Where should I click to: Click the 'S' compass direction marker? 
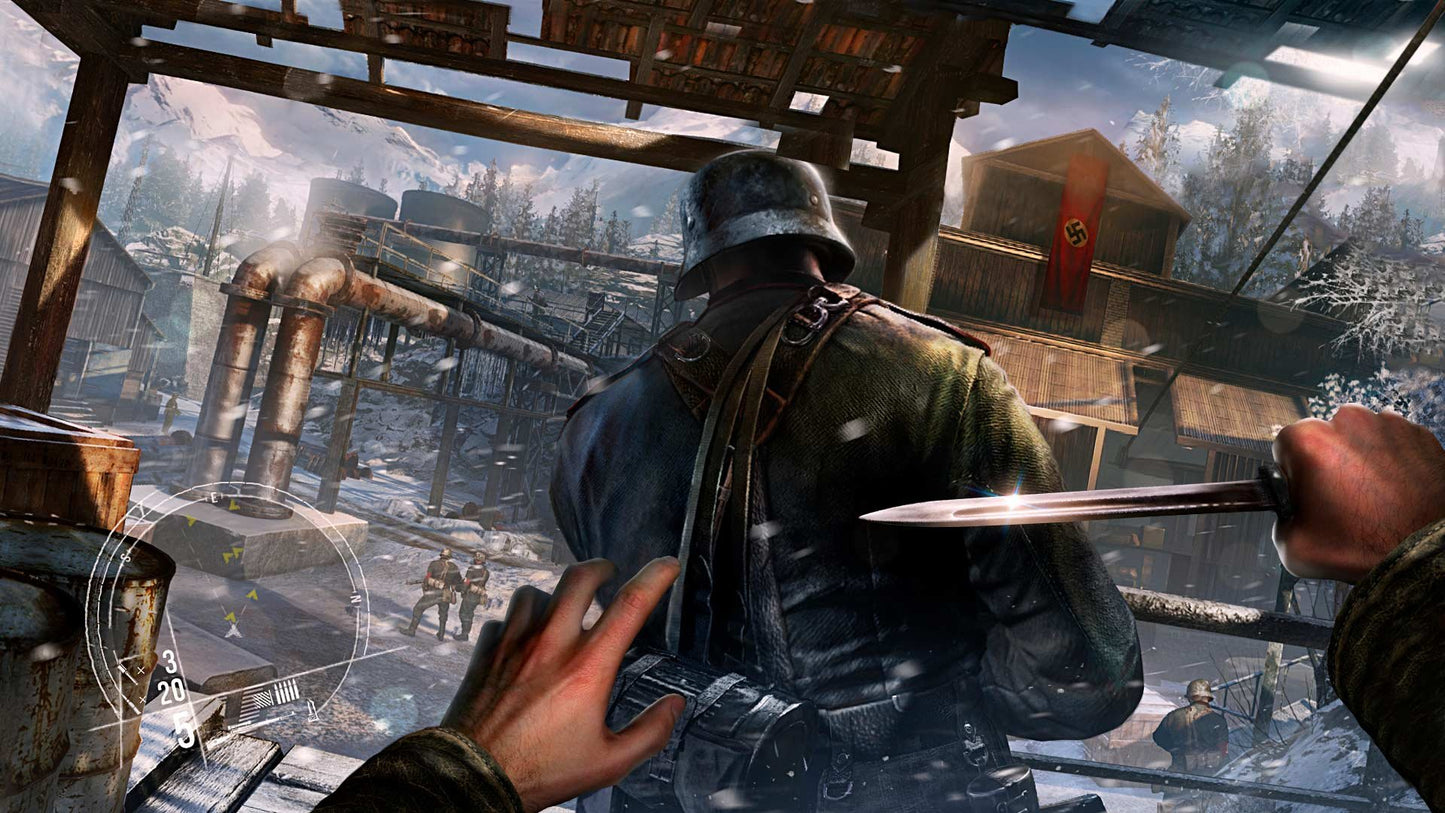pos(125,556)
